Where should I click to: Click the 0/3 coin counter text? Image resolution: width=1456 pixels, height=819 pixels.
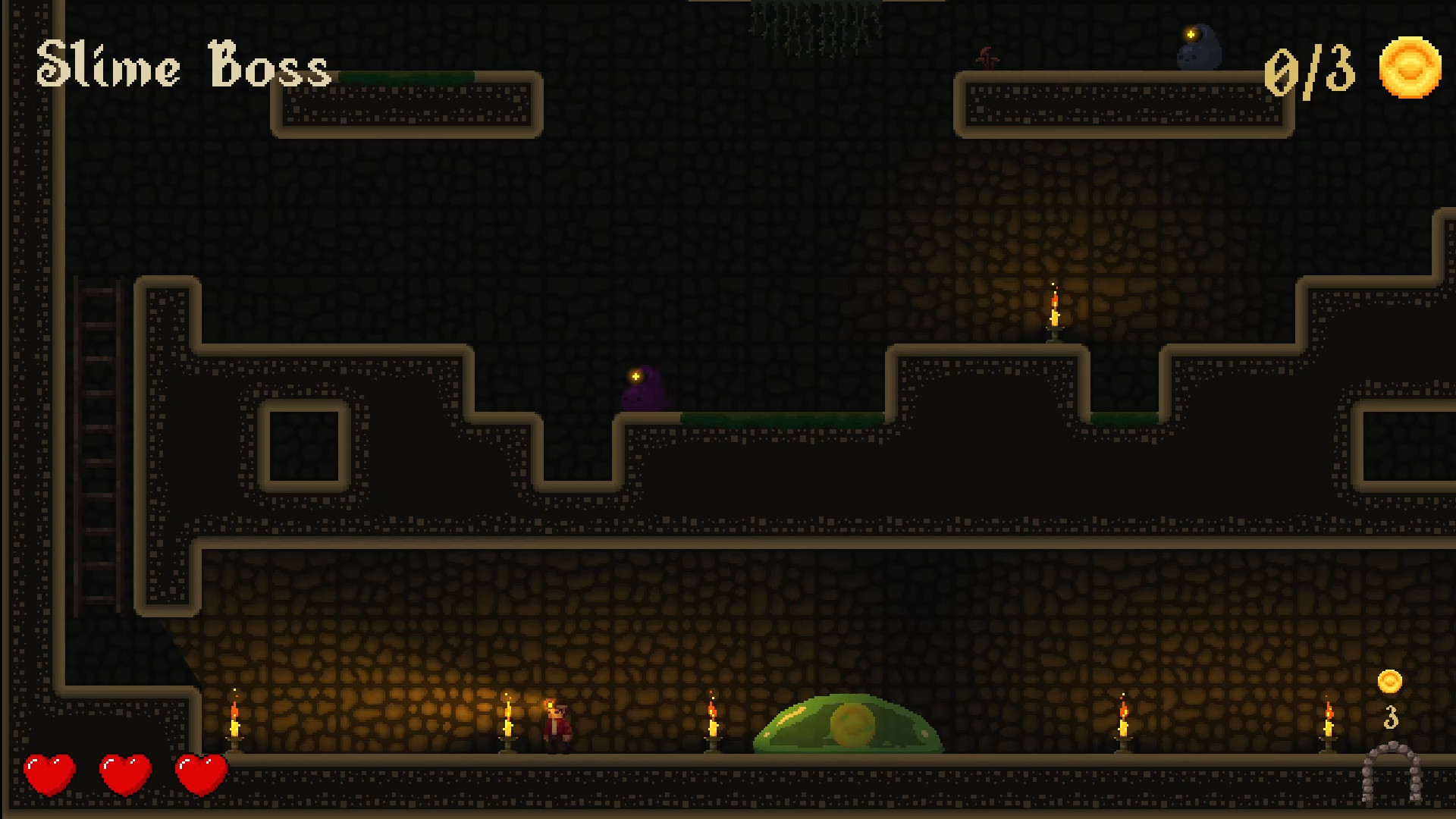coord(1310,70)
